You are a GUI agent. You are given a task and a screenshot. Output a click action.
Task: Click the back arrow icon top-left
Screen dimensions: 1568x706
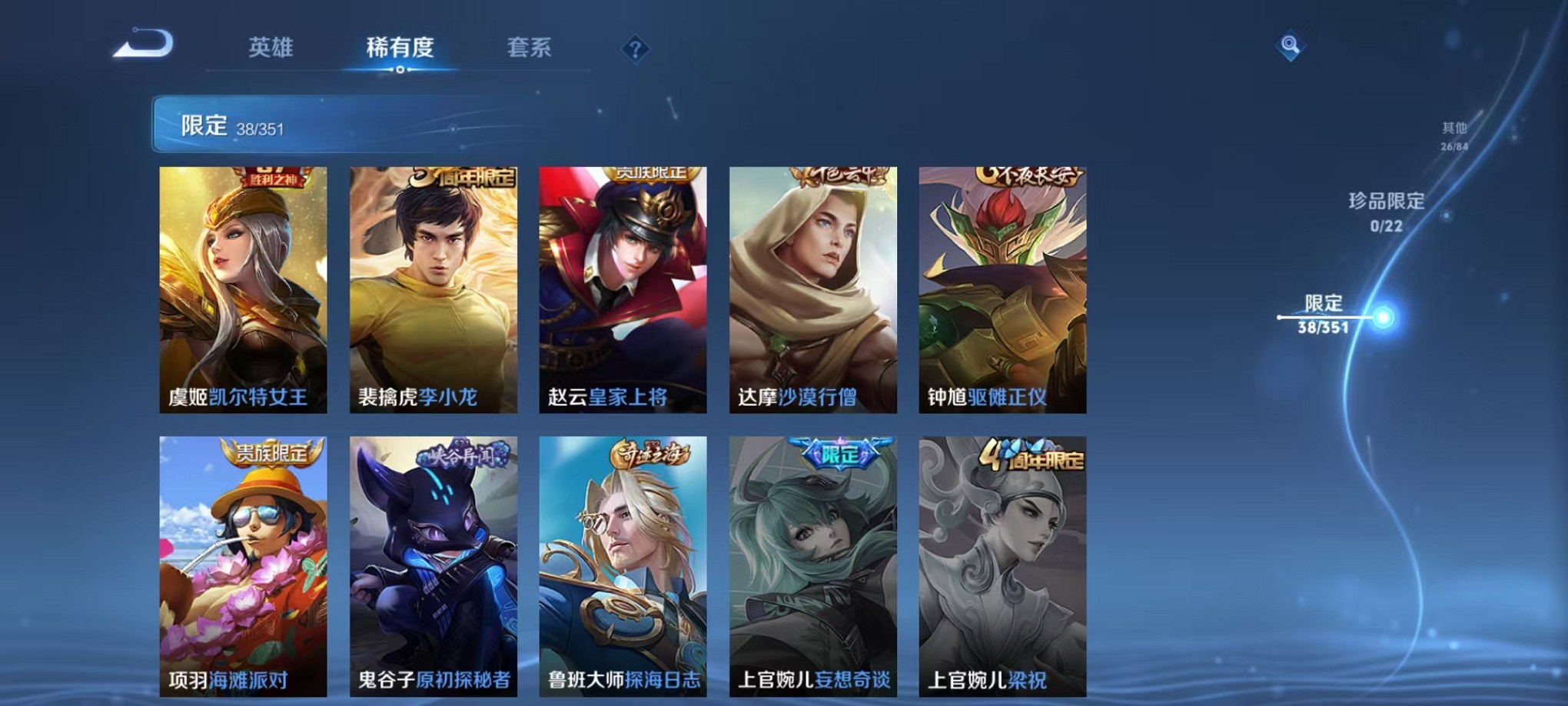(144, 45)
